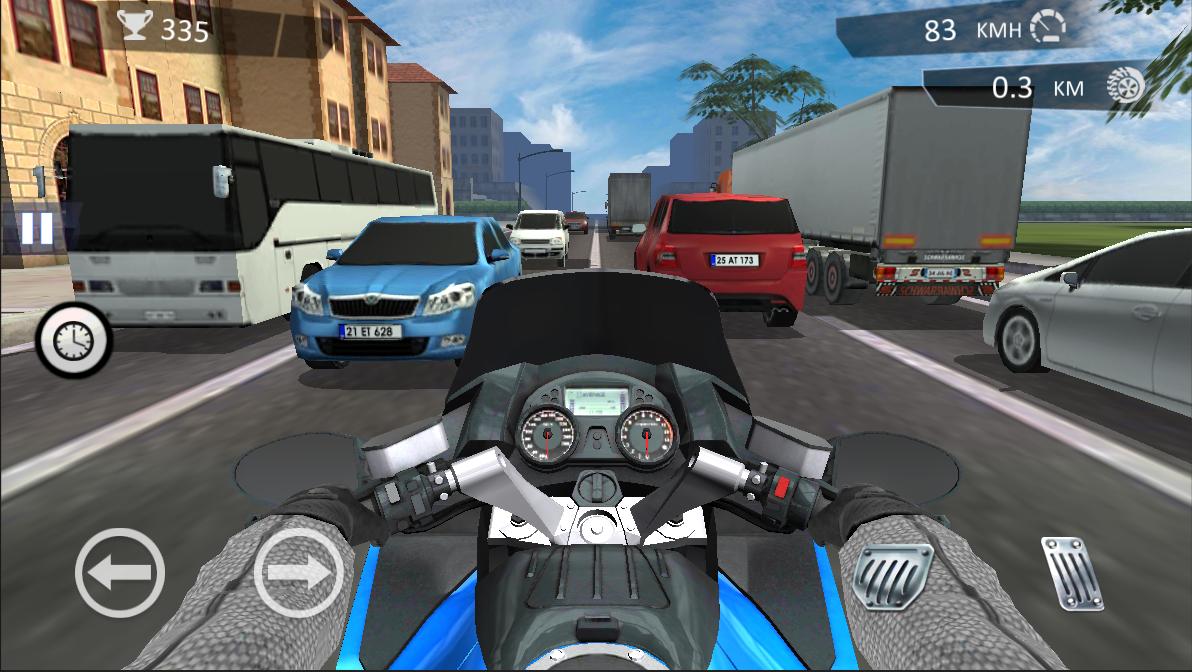Viewport: 1192px width, 672px height.
Task: Steer right with the right arrow button
Action: click(298, 573)
